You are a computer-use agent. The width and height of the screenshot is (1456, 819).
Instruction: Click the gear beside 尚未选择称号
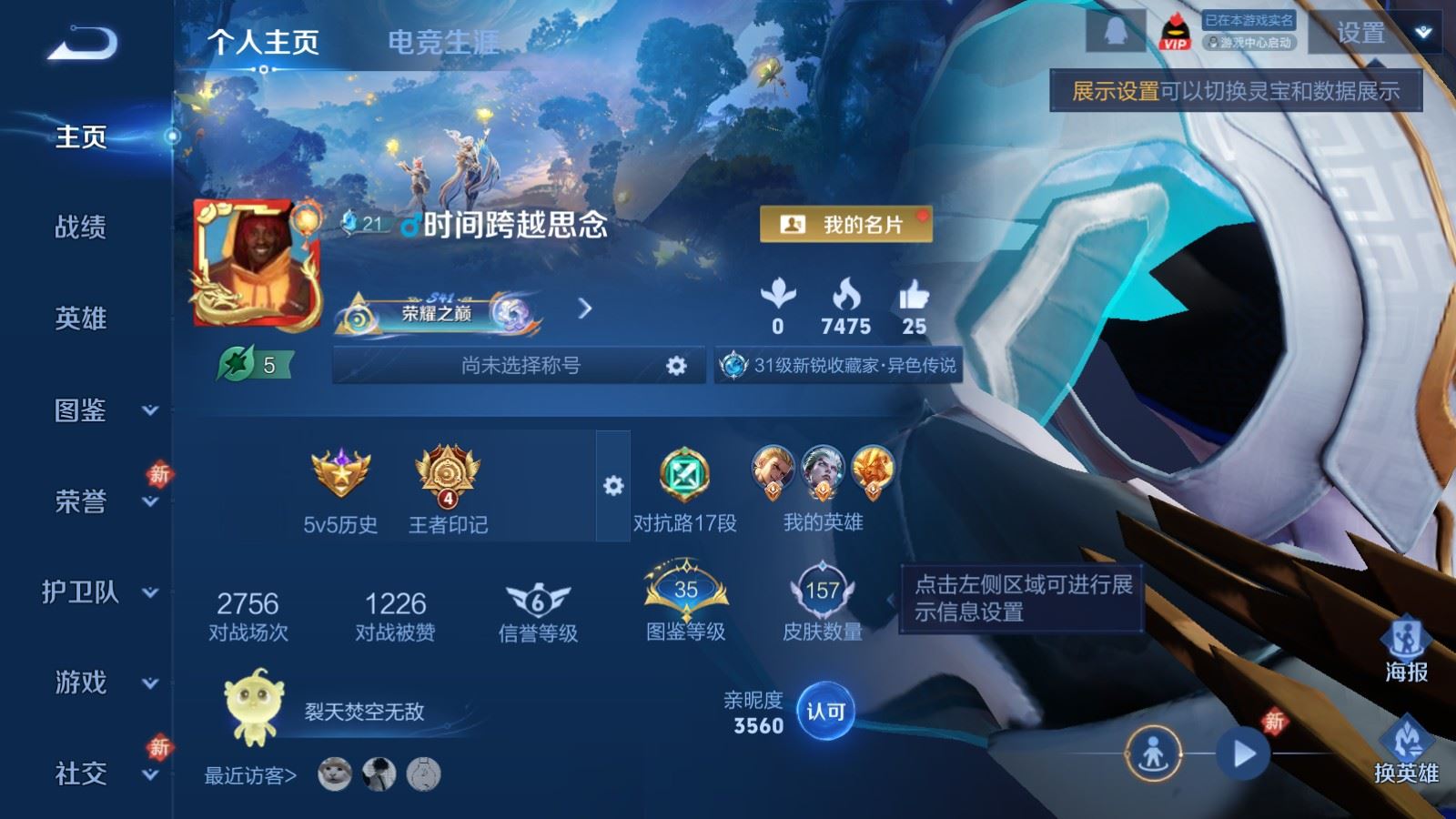pyautogui.click(x=677, y=364)
